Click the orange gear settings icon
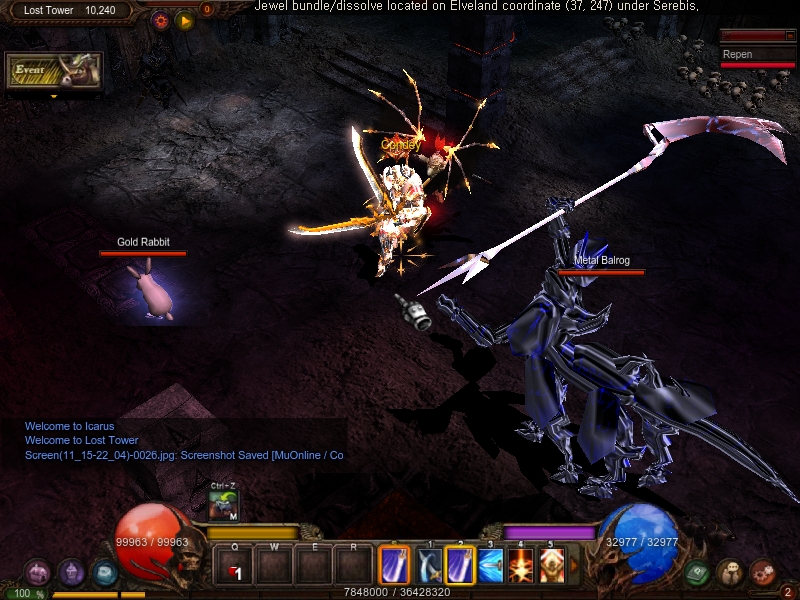This screenshot has height=600, width=800. [161, 19]
